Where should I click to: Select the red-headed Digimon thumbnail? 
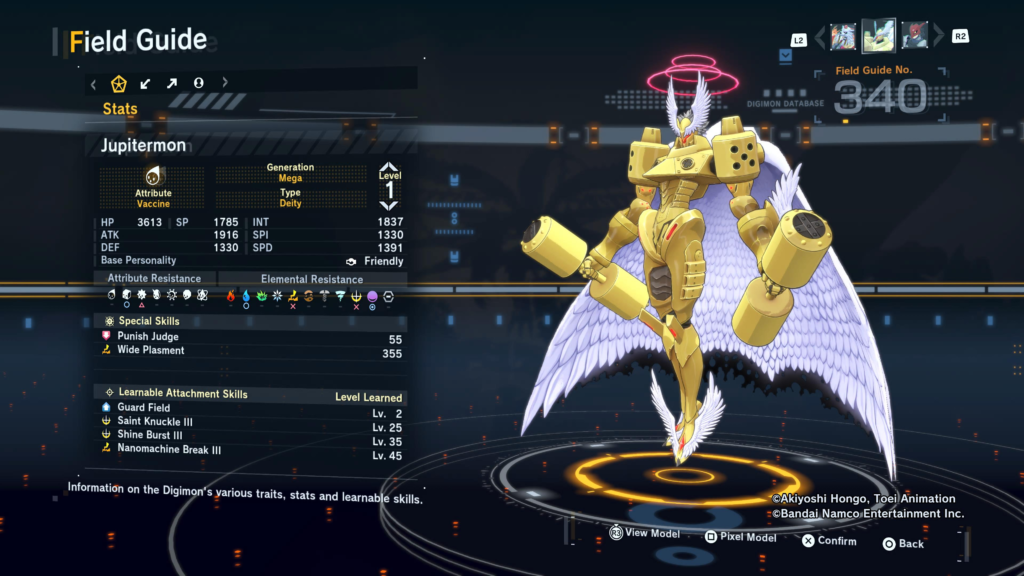point(915,37)
